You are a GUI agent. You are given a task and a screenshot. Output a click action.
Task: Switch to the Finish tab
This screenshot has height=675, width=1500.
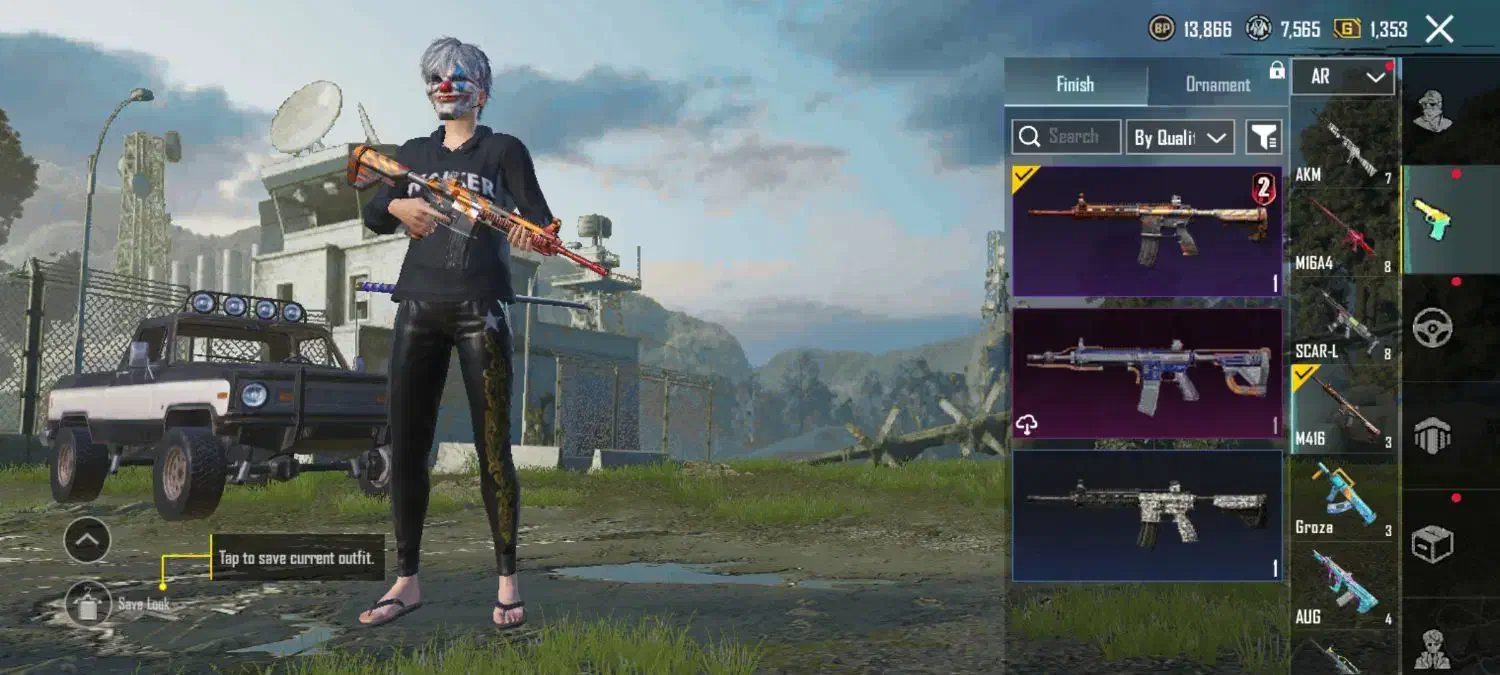click(x=1075, y=84)
